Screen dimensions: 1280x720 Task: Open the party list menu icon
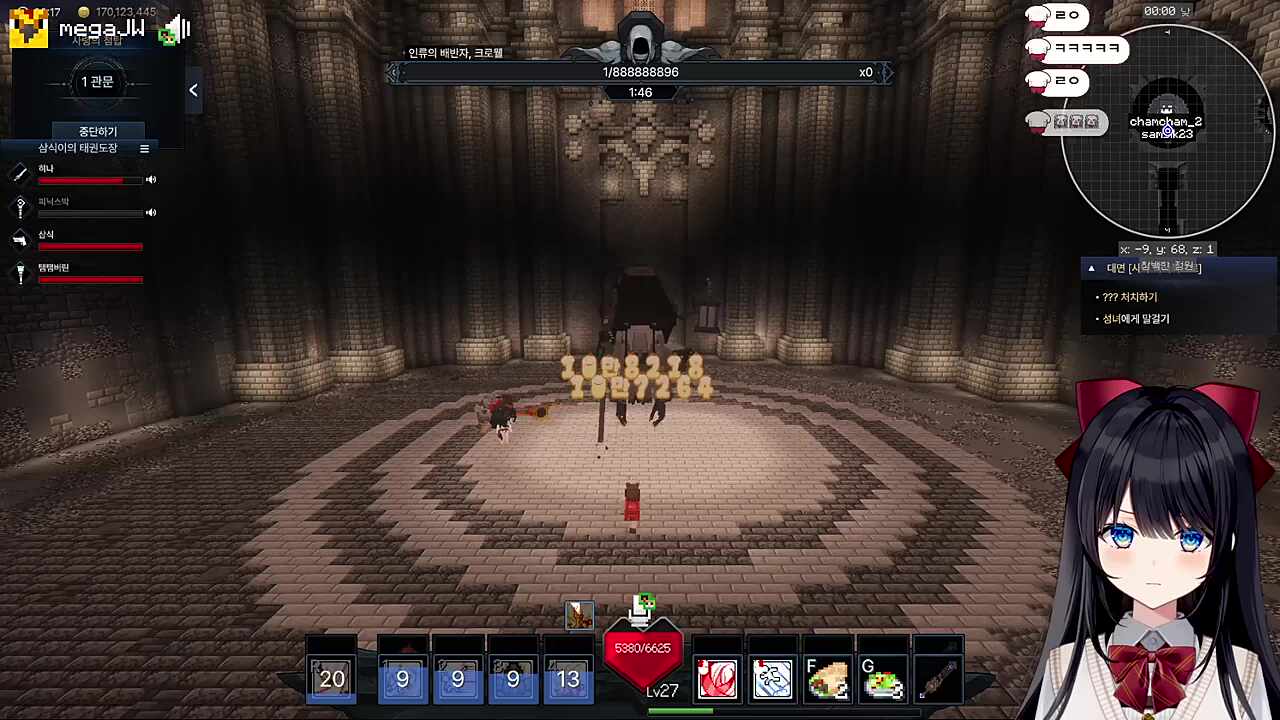pos(144,149)
